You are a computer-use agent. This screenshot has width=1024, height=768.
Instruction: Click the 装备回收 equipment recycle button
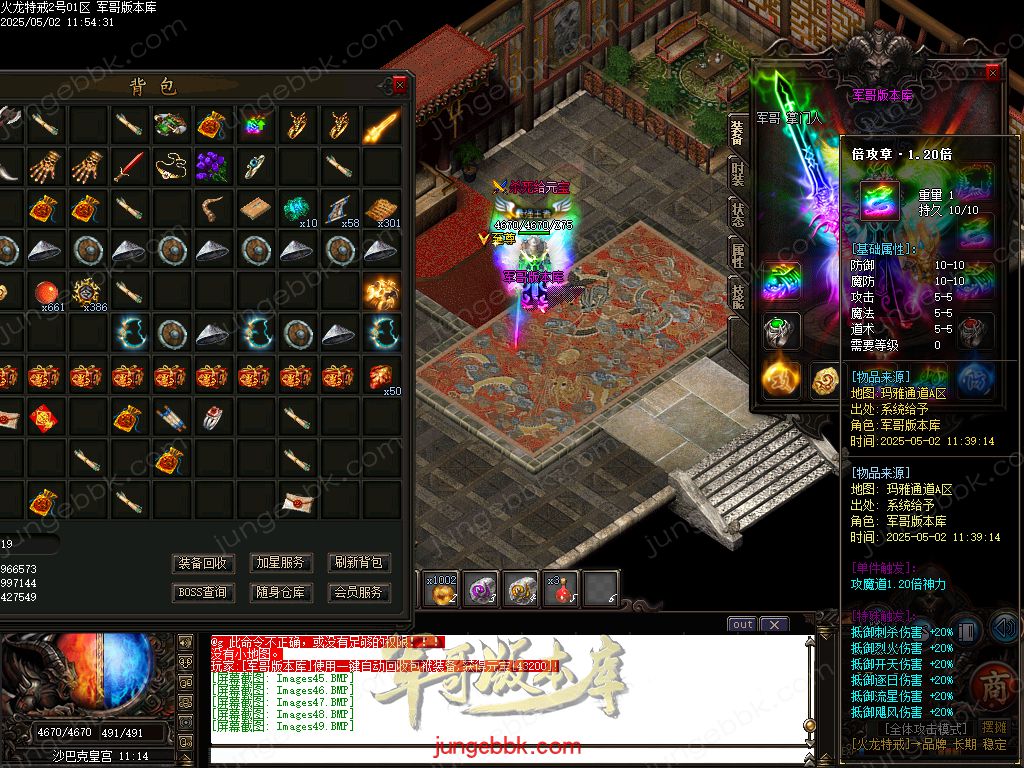click(x=203, y=563)
